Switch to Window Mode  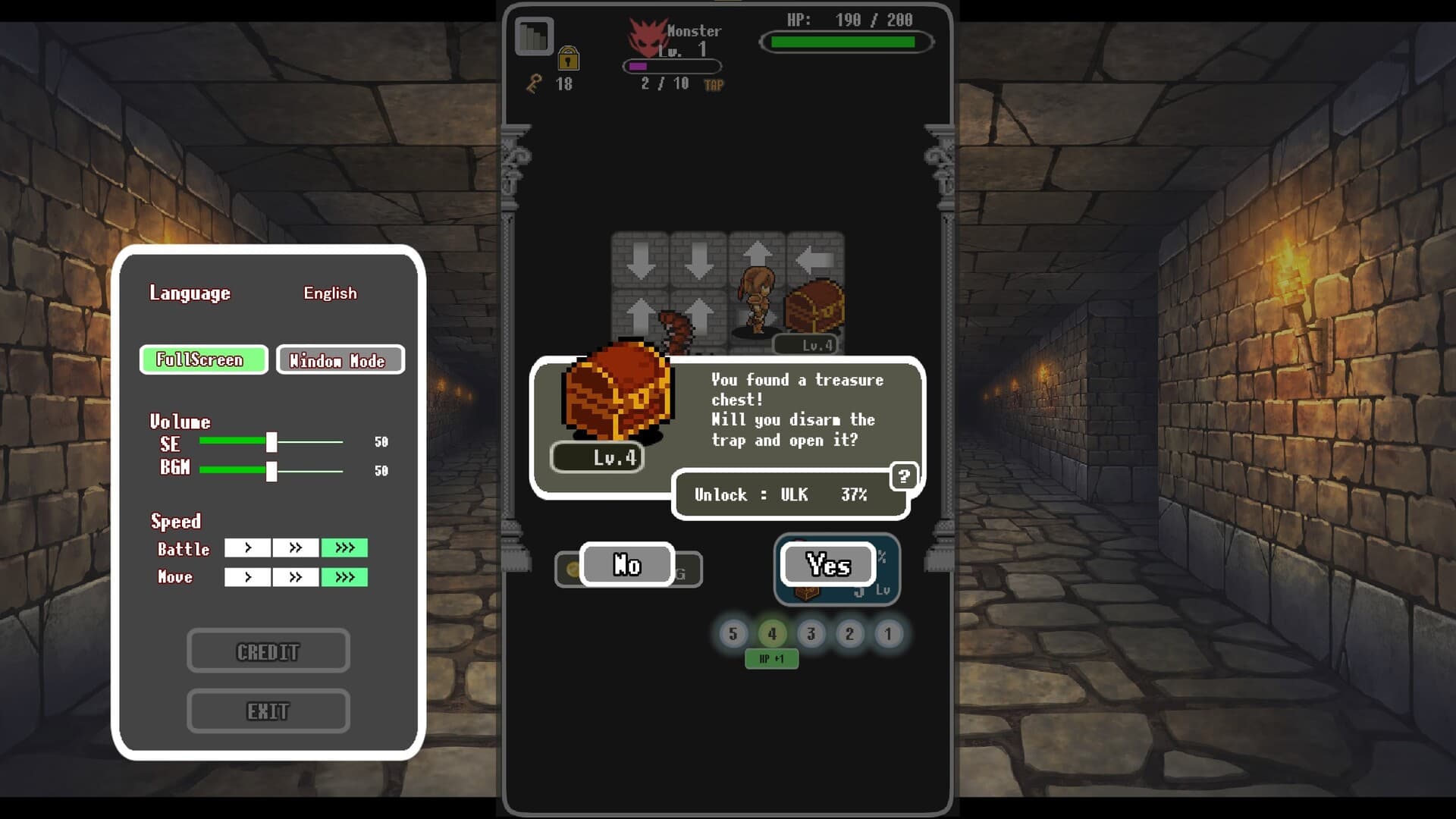[x=340, y=360]
